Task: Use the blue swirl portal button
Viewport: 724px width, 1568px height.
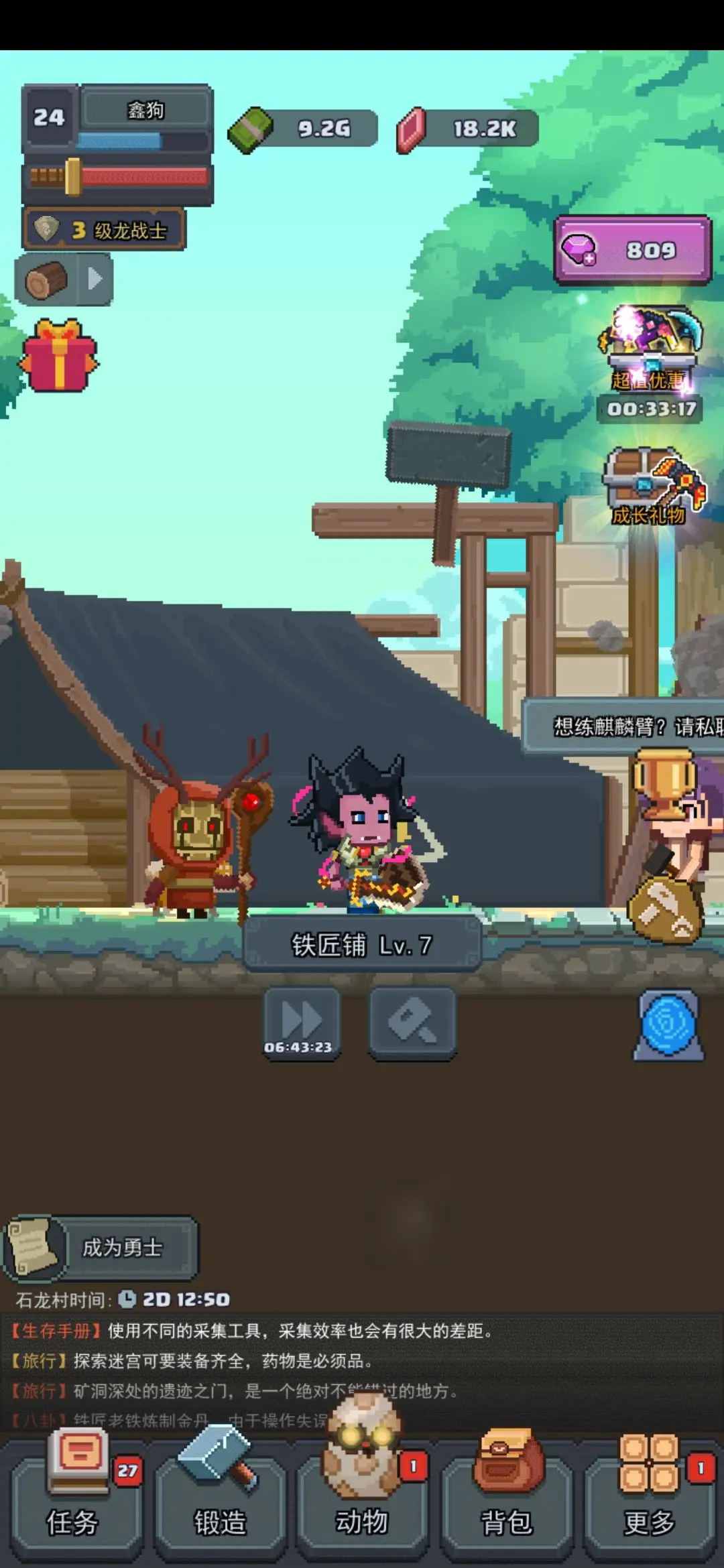Action: 667,1025
